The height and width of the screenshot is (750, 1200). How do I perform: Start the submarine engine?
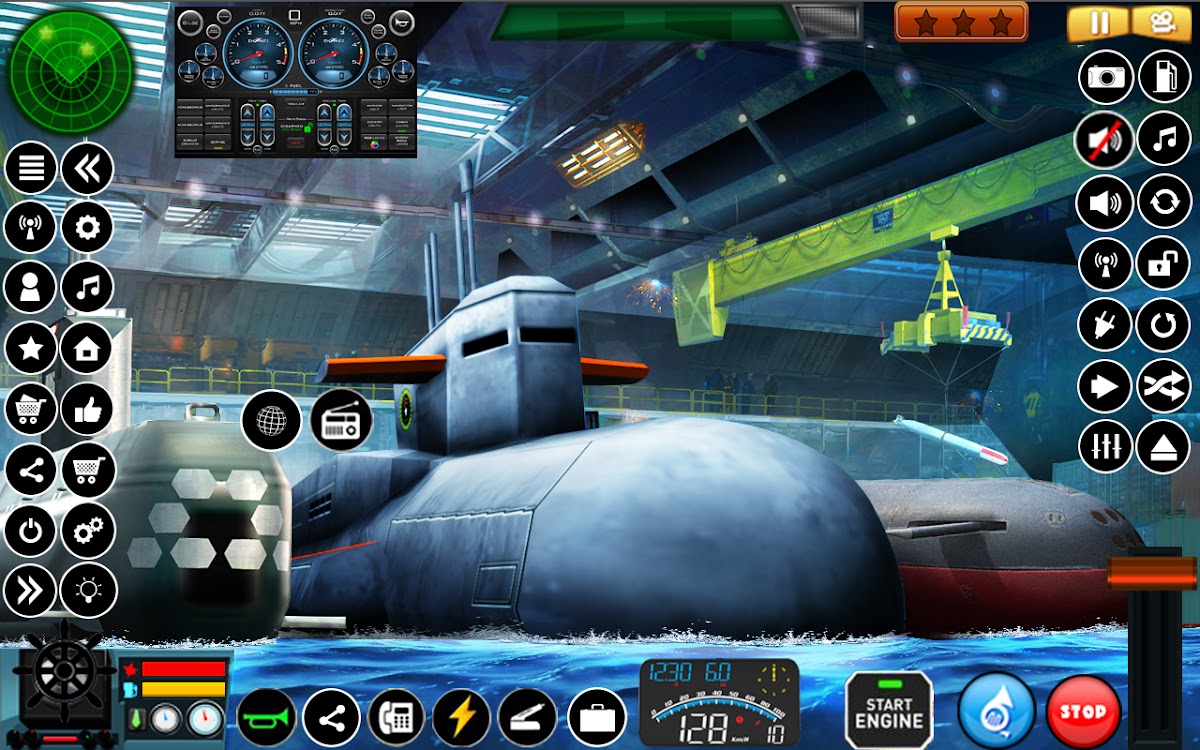888,711
